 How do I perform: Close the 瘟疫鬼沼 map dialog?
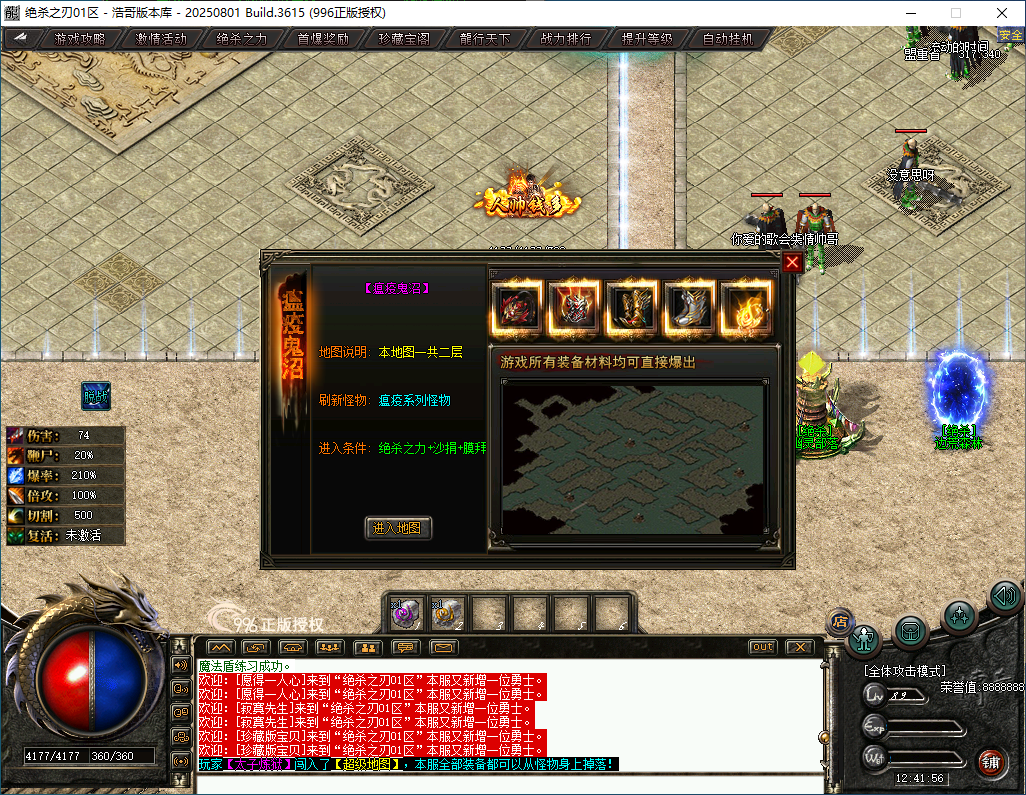coord(792,262)
